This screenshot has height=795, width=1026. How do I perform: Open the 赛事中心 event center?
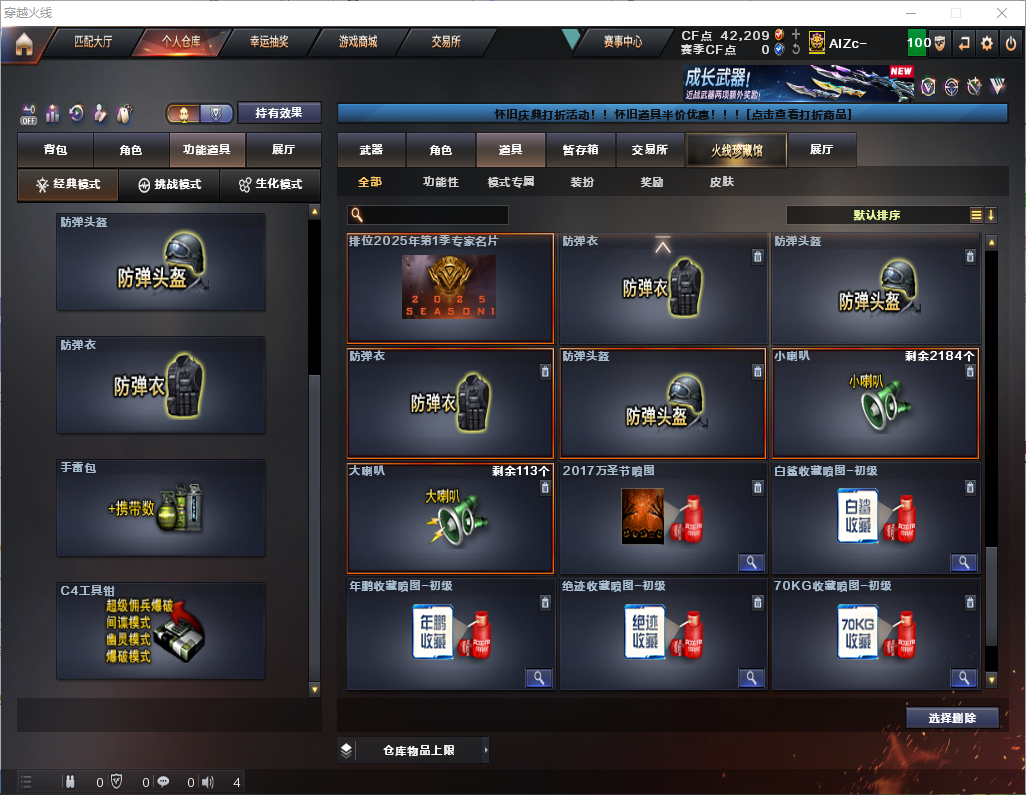coord(622,42)
